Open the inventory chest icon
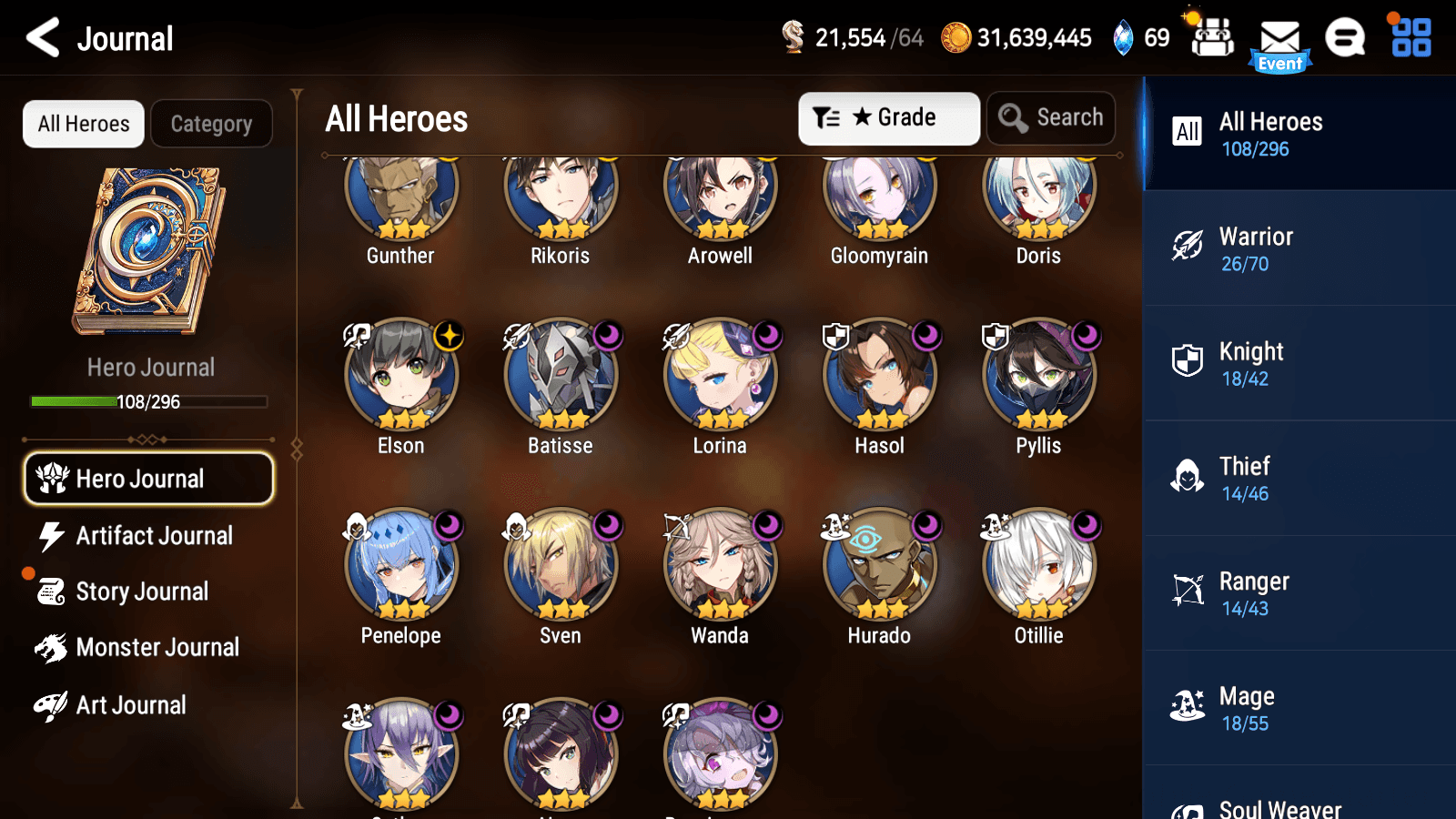 1212,38
